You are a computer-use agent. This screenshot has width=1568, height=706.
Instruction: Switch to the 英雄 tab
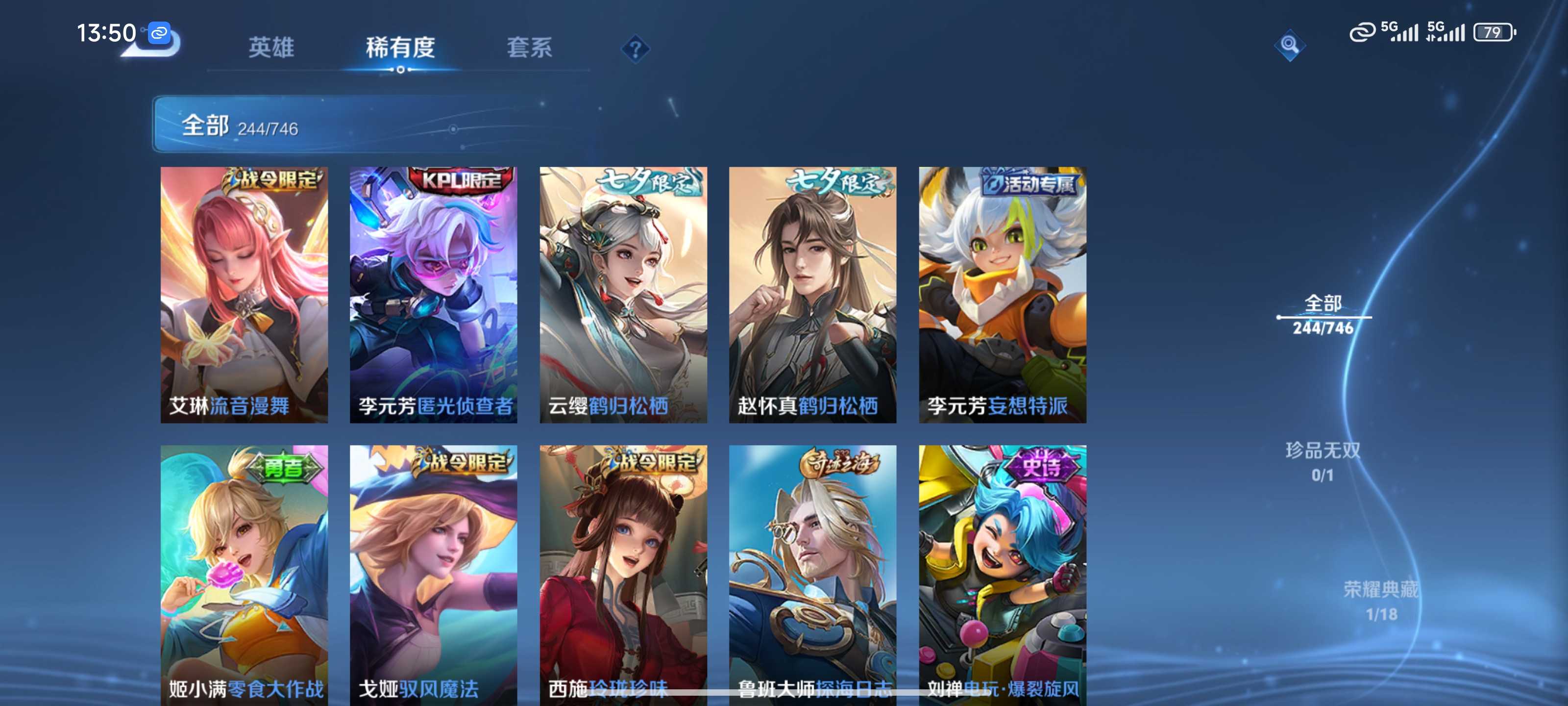(271, 48)
